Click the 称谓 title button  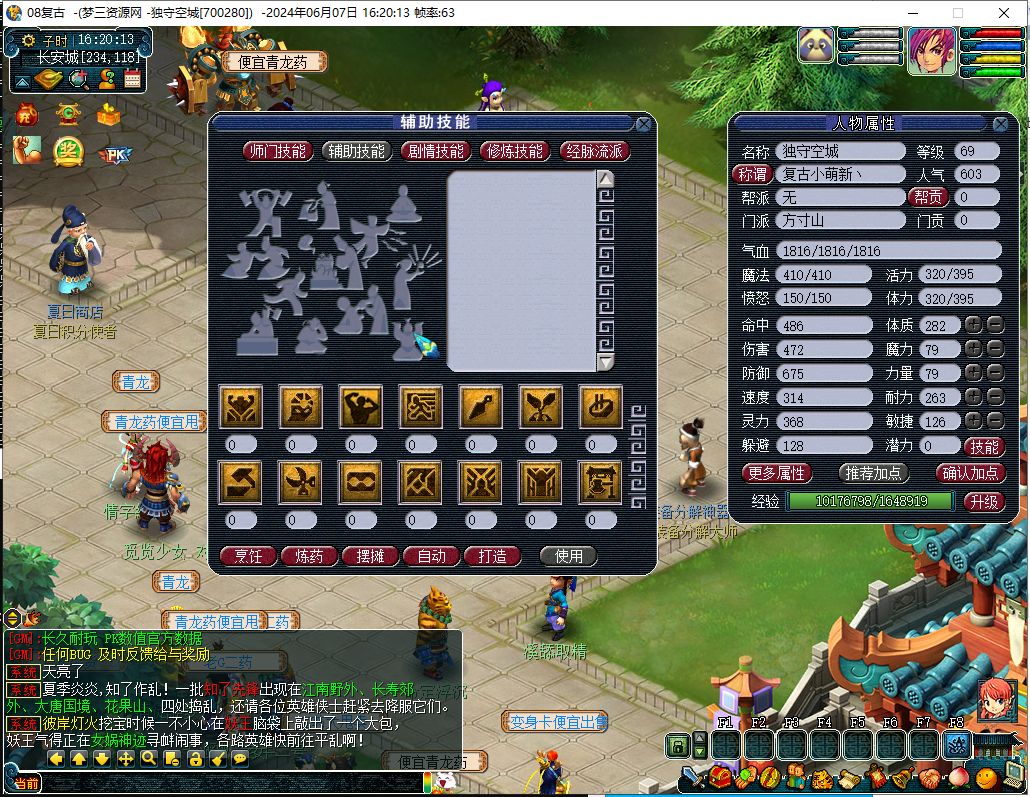(751, 174)
